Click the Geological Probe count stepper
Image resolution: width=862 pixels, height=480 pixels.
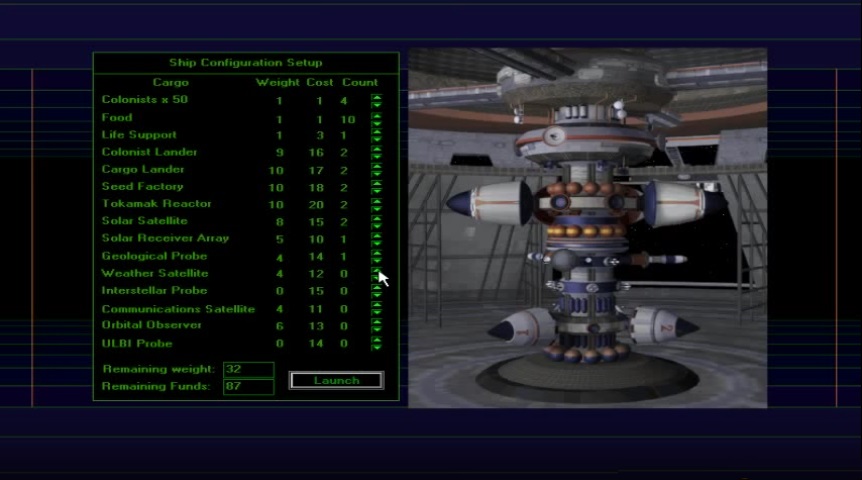click(x=376, y=256)
